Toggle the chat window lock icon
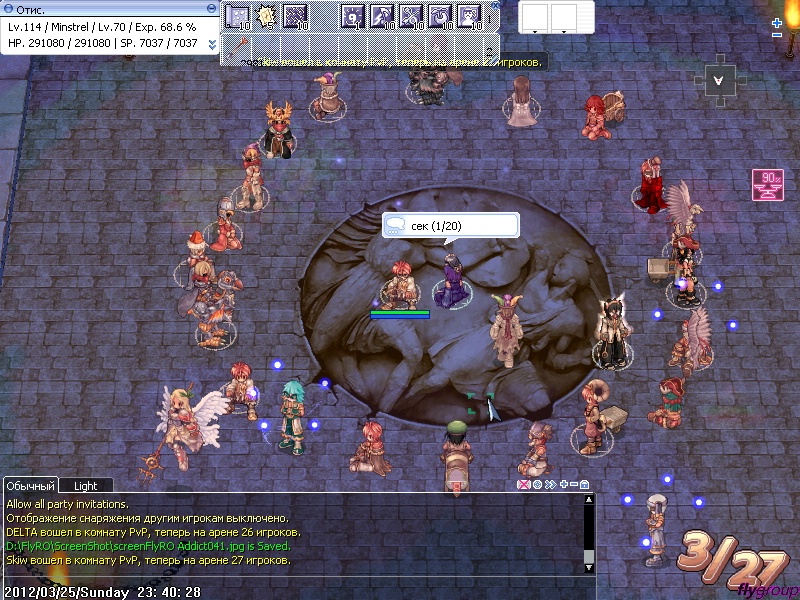This screenshot has width=800, height=600. pos(584,485)
